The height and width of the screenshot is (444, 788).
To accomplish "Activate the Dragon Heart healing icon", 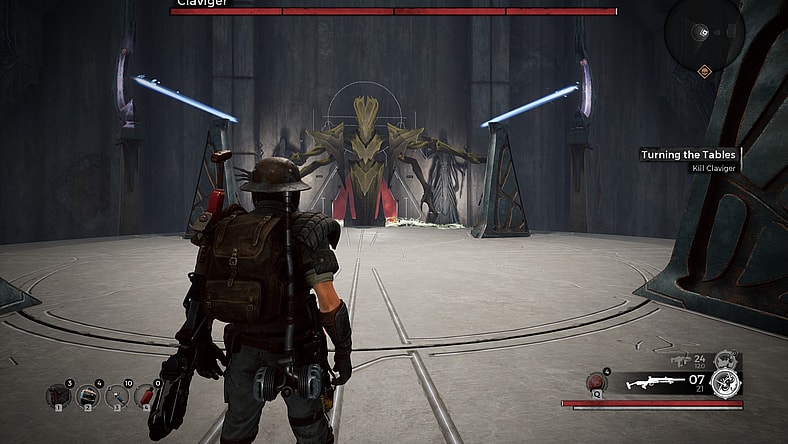I will pyautogui.click(x=598, y=383).
